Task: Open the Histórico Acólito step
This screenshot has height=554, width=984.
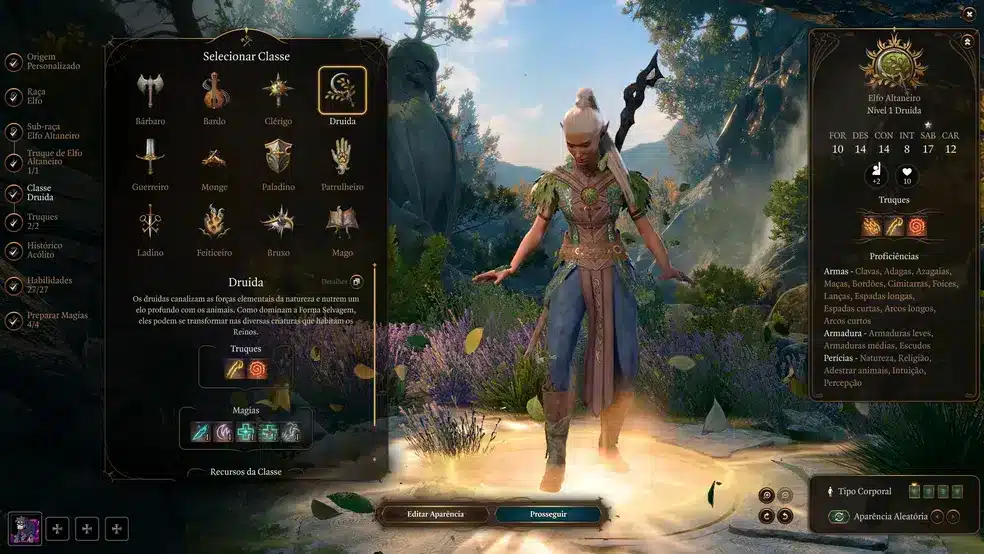Action: [45, 251]
